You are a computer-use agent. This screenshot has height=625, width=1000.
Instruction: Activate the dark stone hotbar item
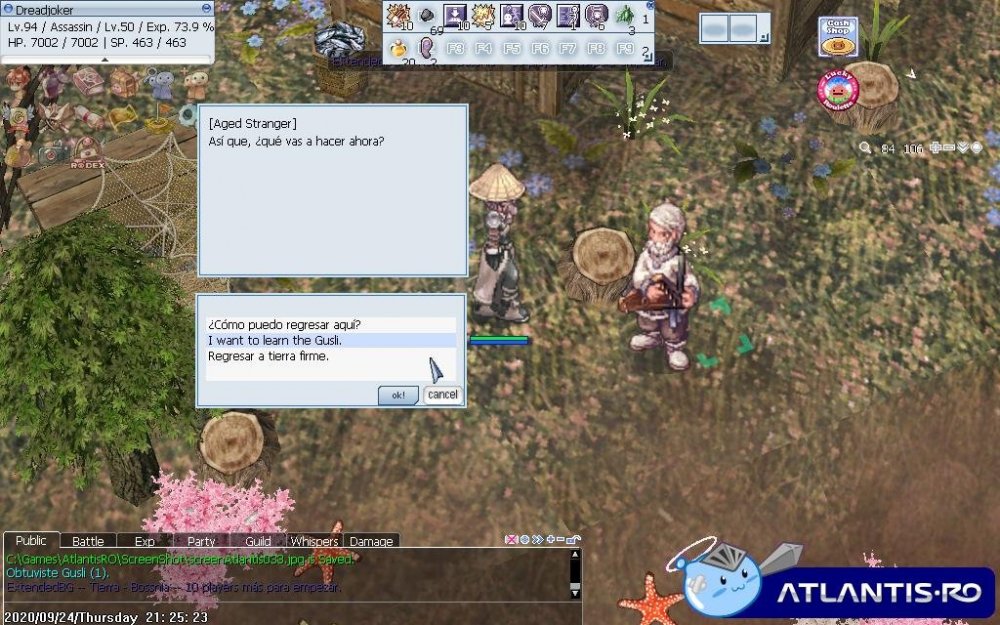(427, 15)
